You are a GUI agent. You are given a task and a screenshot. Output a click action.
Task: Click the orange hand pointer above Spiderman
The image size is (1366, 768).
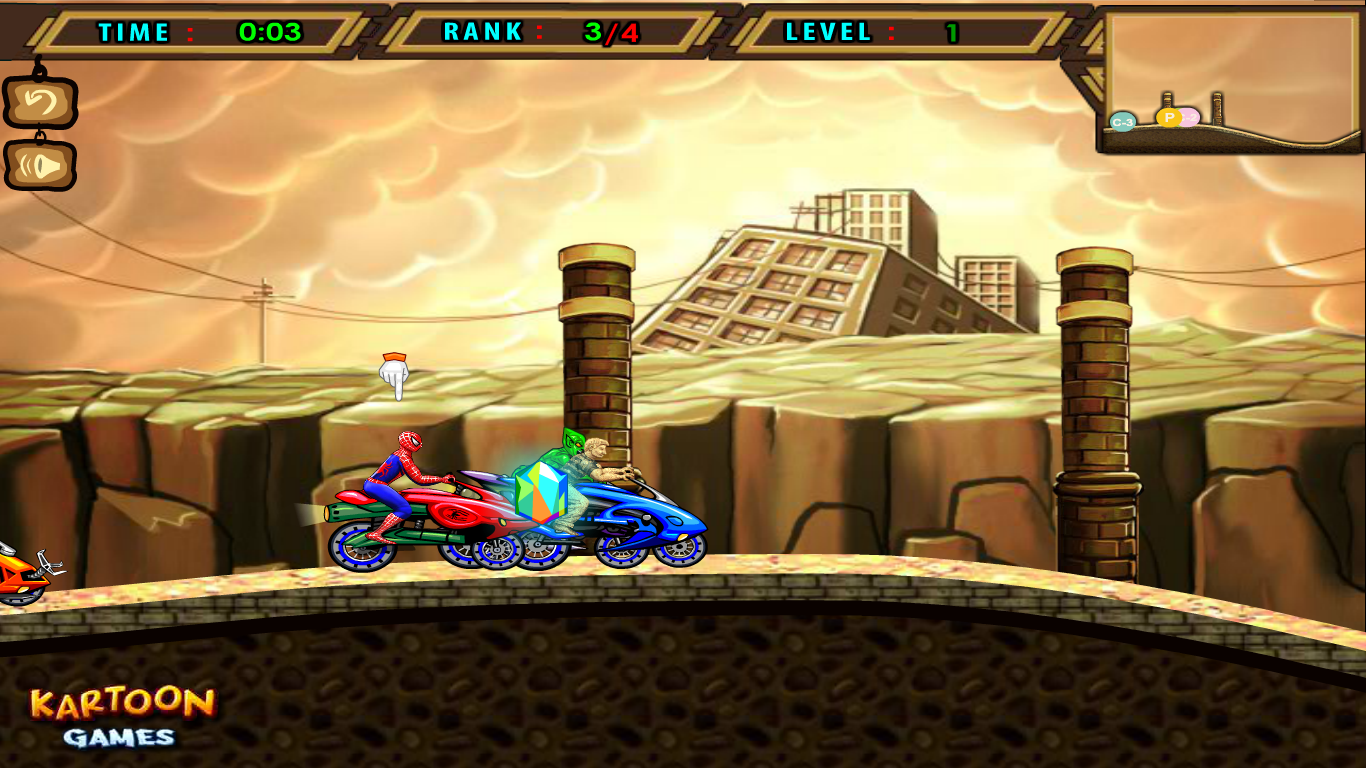point(395,370)
